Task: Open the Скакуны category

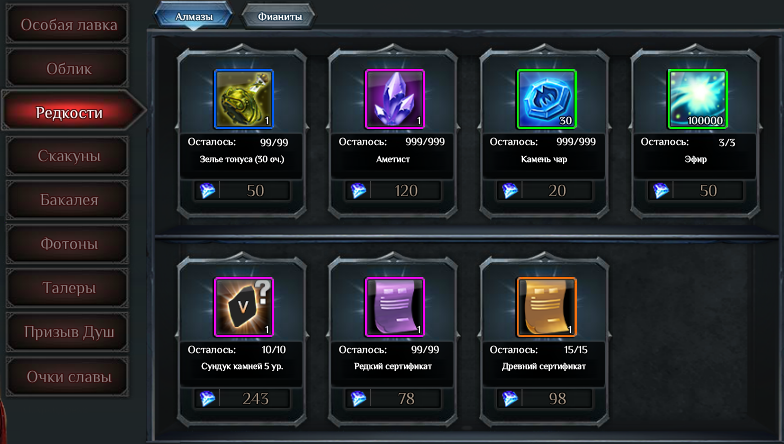Action: tap(69, 156)
